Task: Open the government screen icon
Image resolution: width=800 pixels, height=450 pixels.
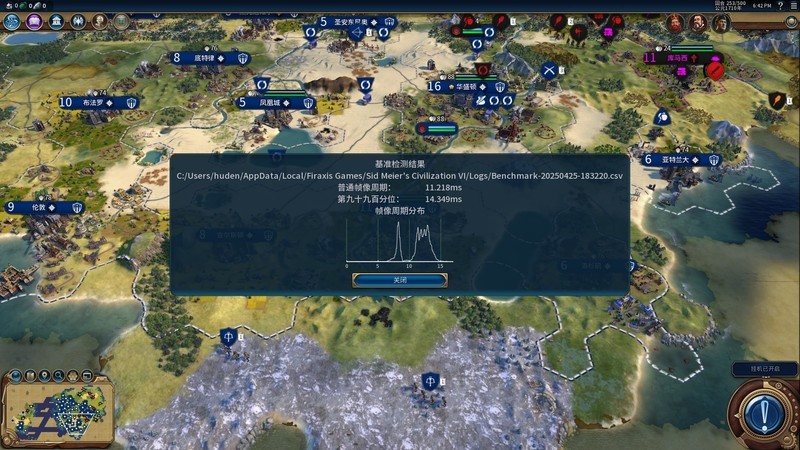Action: tap(56, 21)
